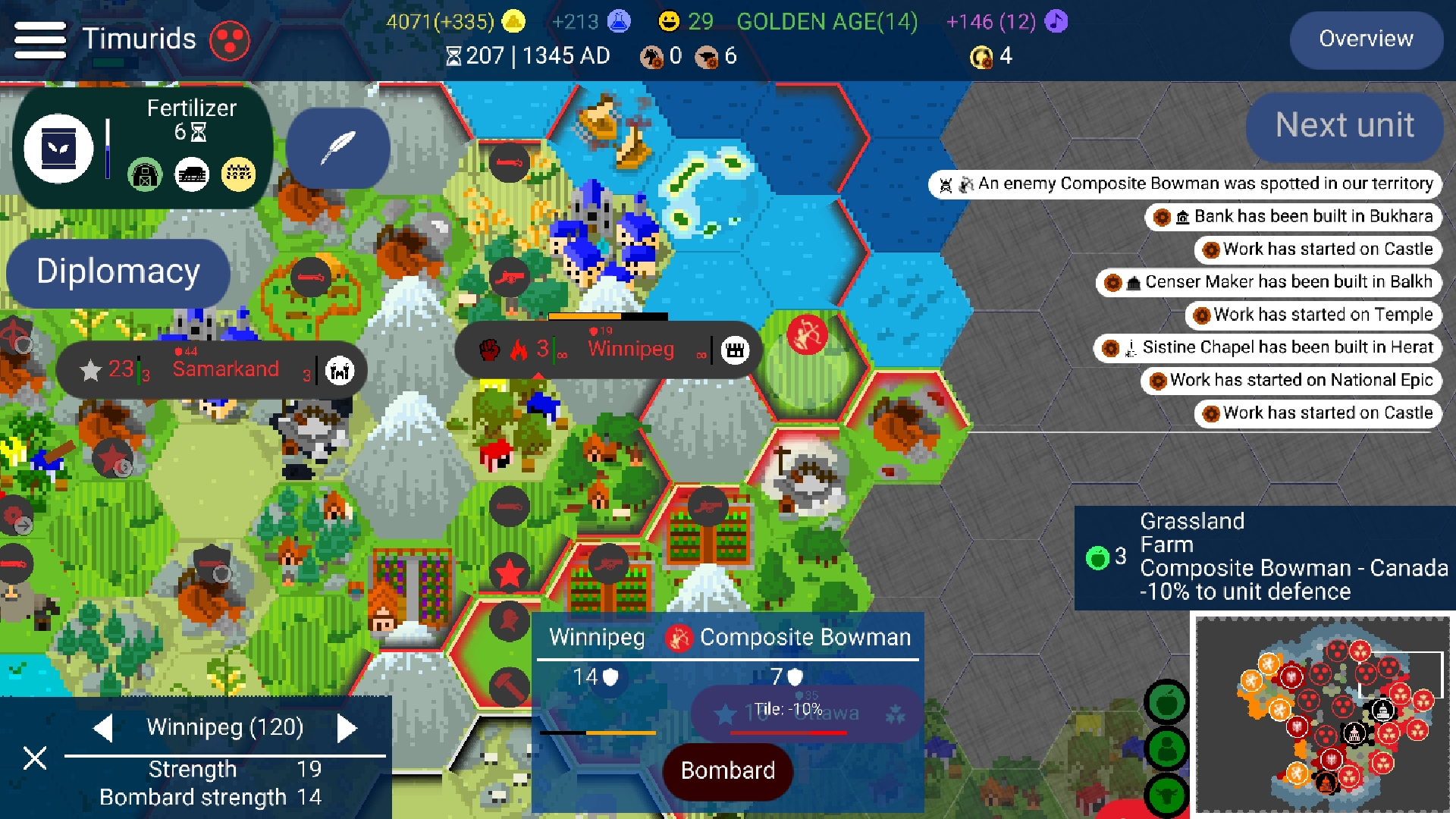
Task: Close the Winnipeg unit panel with the X
Action: click(x=33, y=757)
